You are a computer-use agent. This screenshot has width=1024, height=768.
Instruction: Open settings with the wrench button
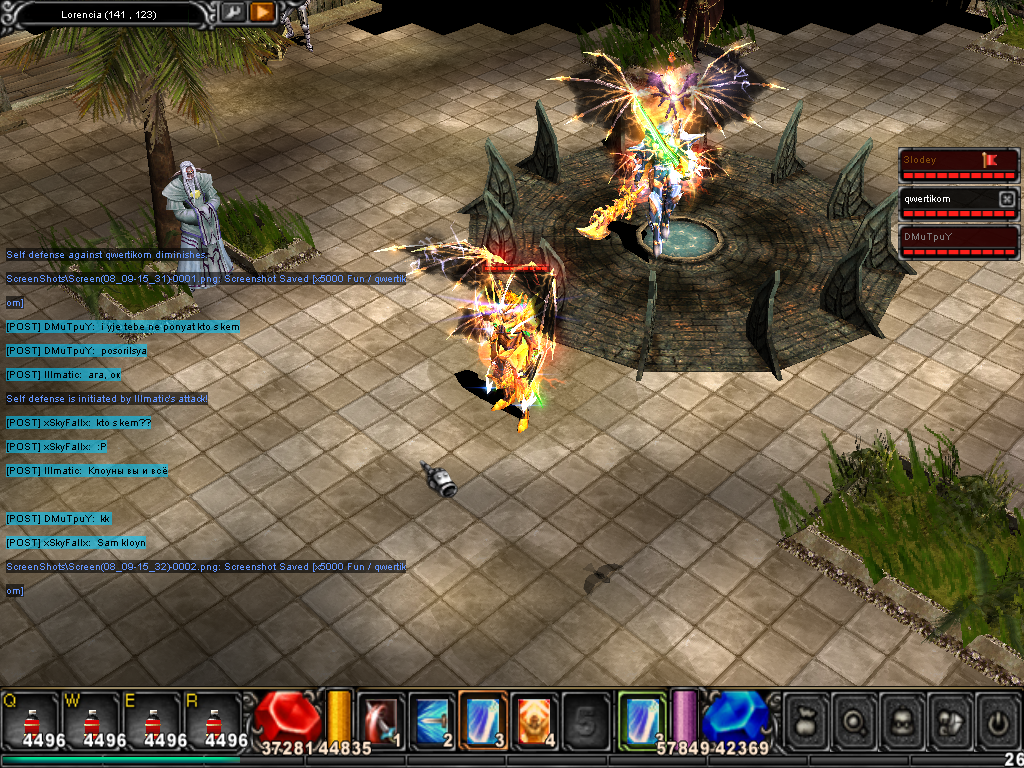[x=233, y=13]
